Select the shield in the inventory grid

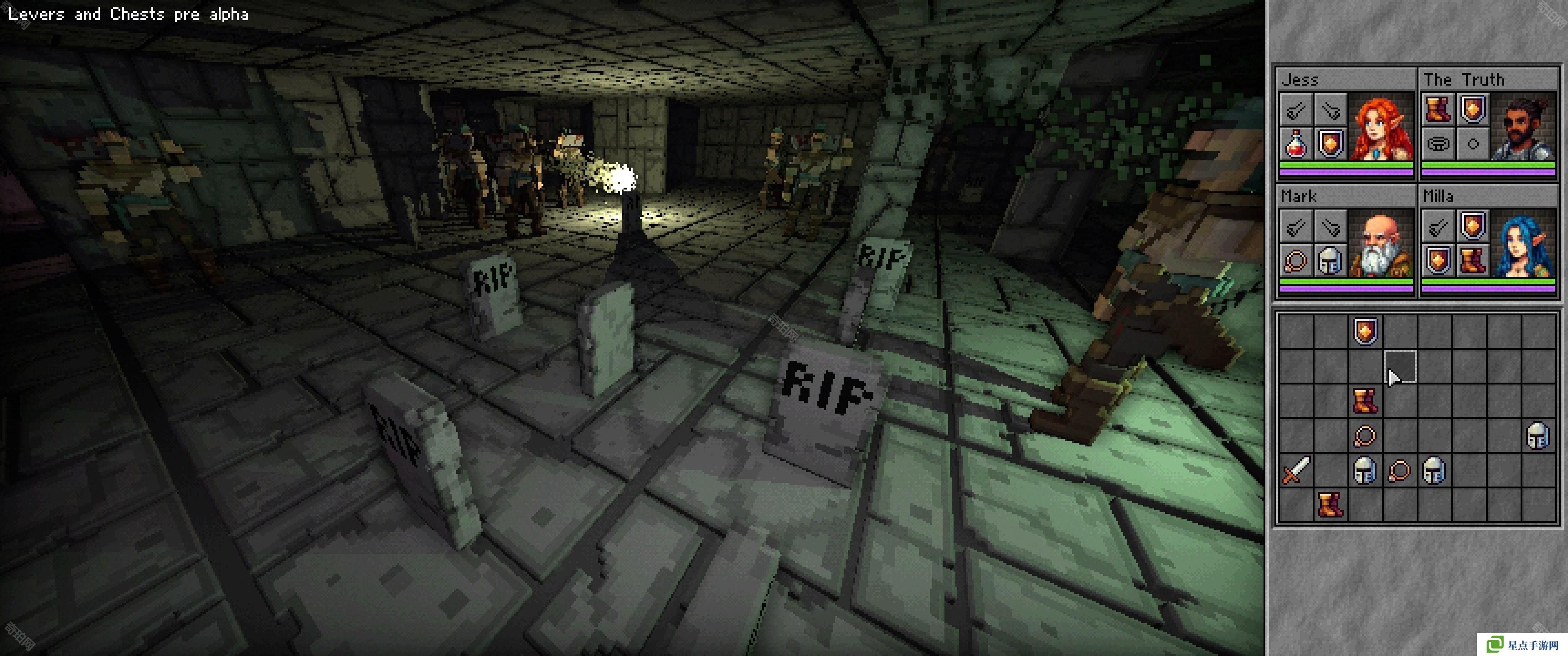tap(1365, 332)
